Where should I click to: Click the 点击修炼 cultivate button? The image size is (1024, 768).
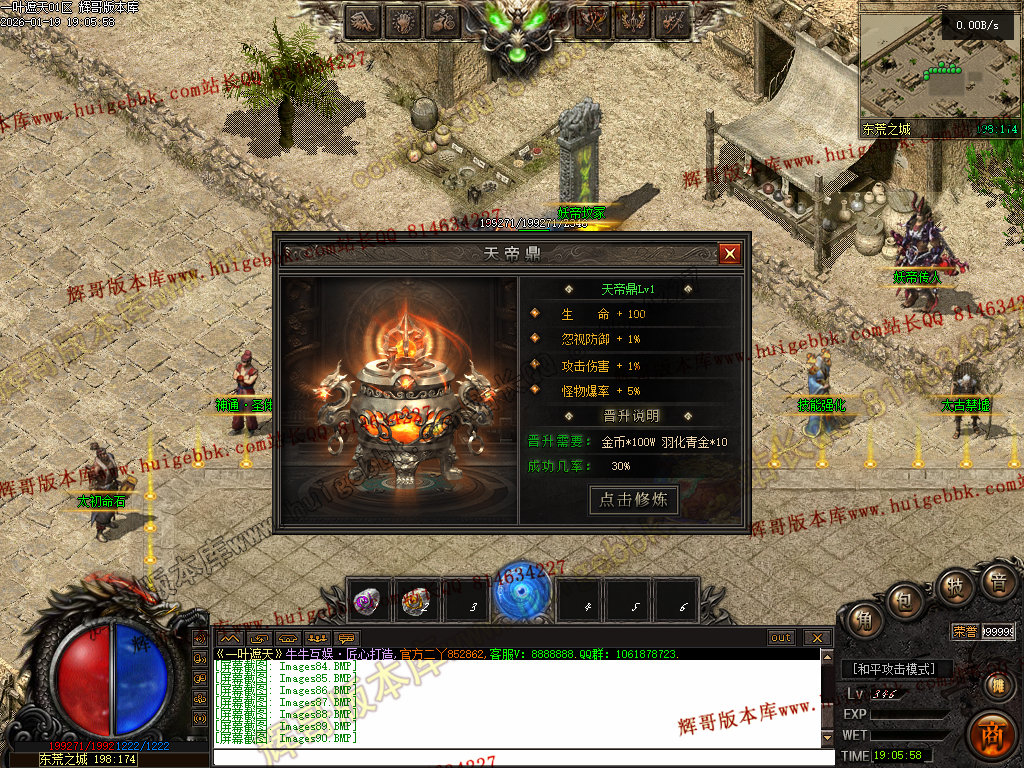633,500
